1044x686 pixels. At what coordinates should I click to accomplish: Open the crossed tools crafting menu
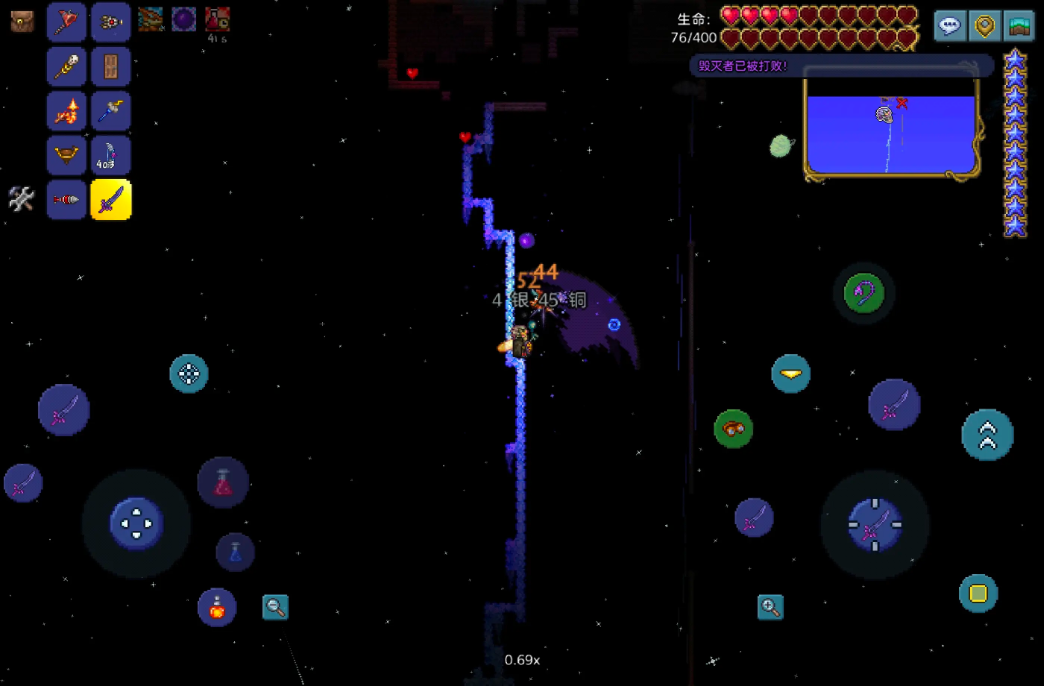point(21,199)
